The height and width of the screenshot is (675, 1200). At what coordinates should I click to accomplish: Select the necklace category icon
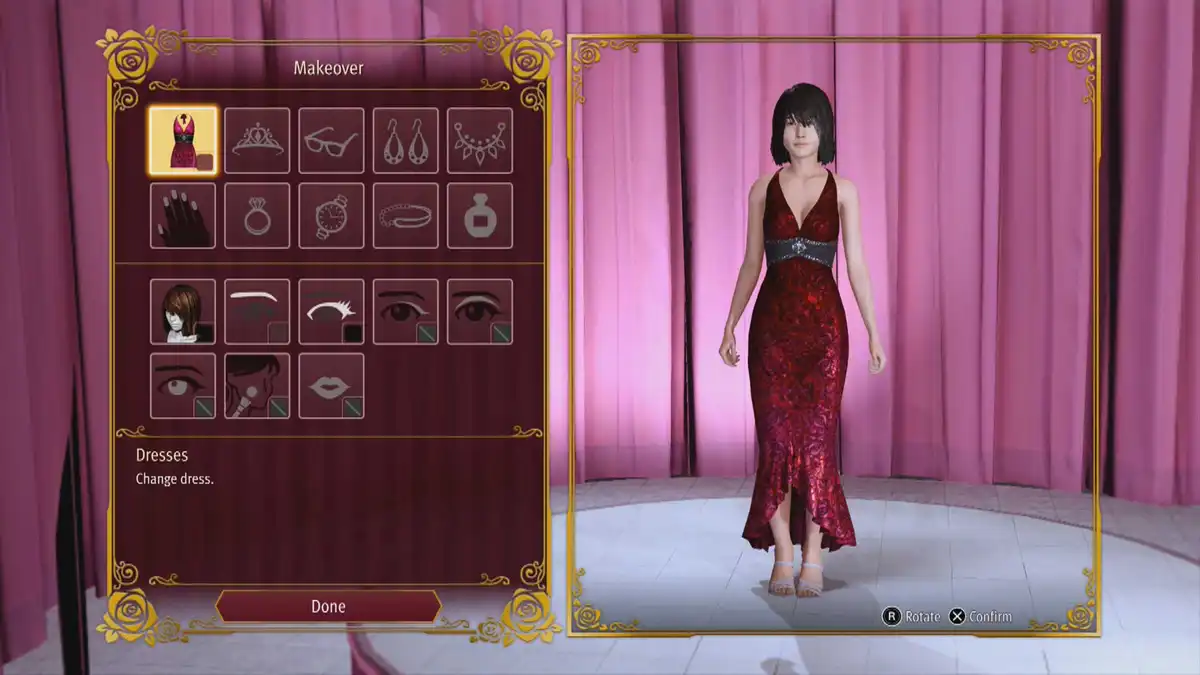coord(479,141)
